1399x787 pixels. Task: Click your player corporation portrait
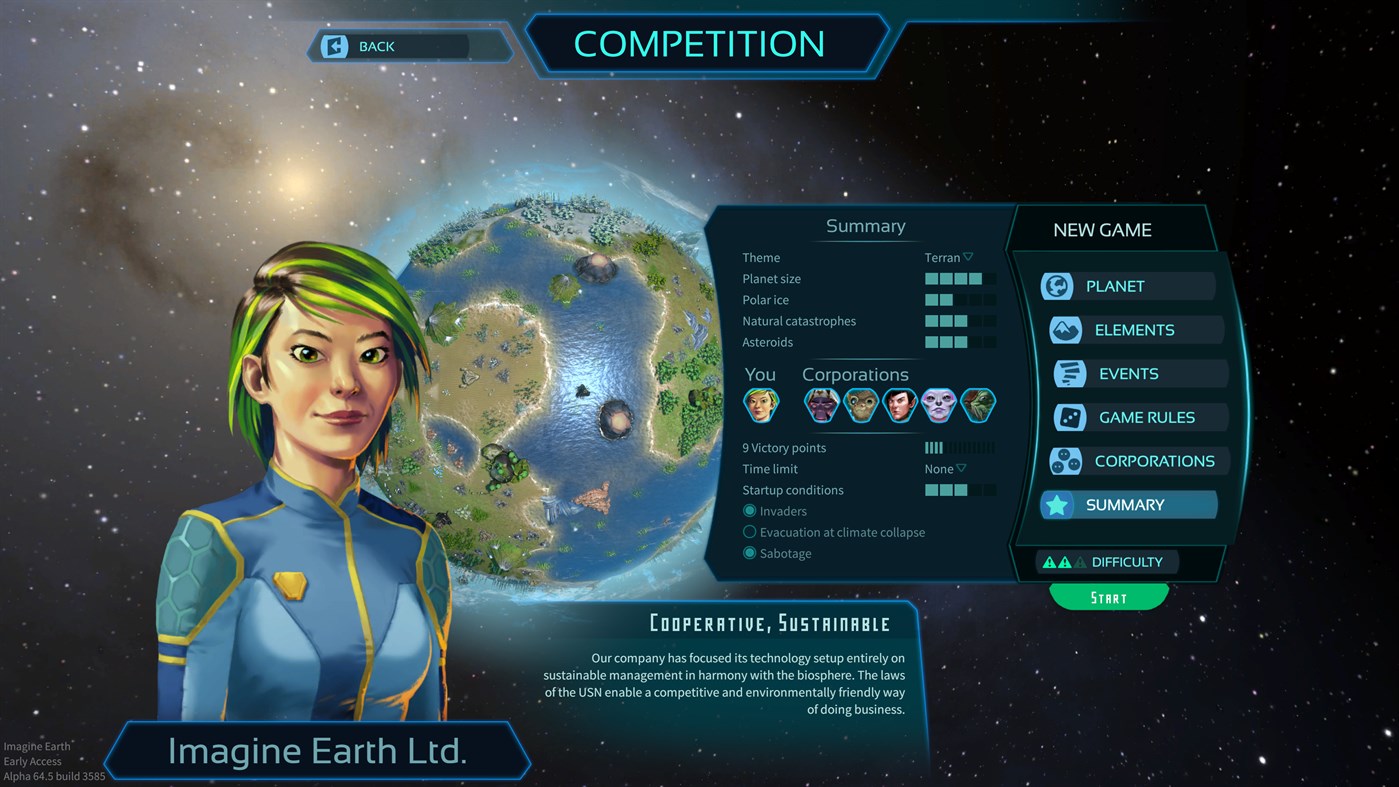[762, 405]
